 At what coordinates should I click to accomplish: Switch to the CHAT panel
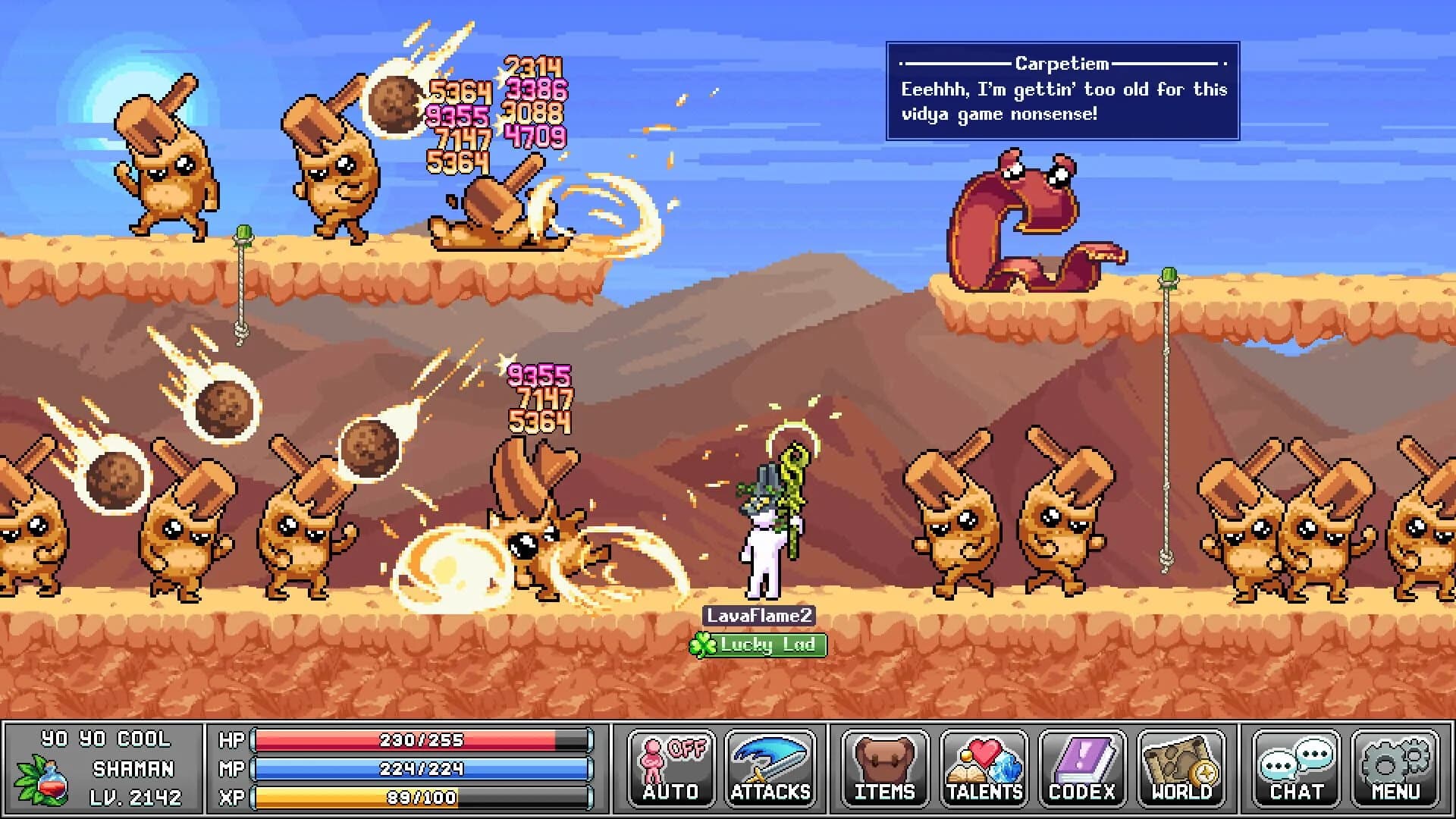1297,767
